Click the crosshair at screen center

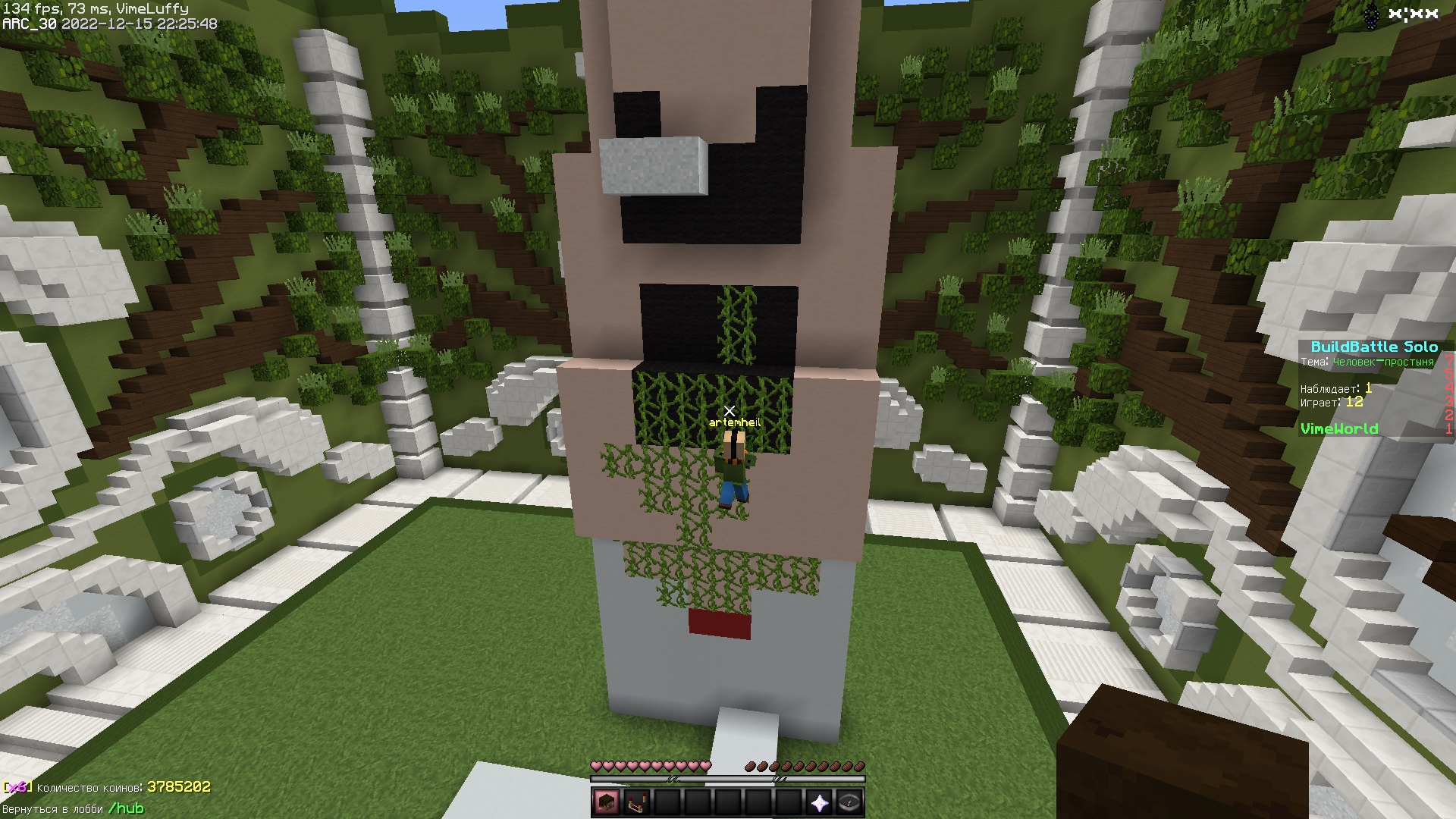[x=728, y=409]
